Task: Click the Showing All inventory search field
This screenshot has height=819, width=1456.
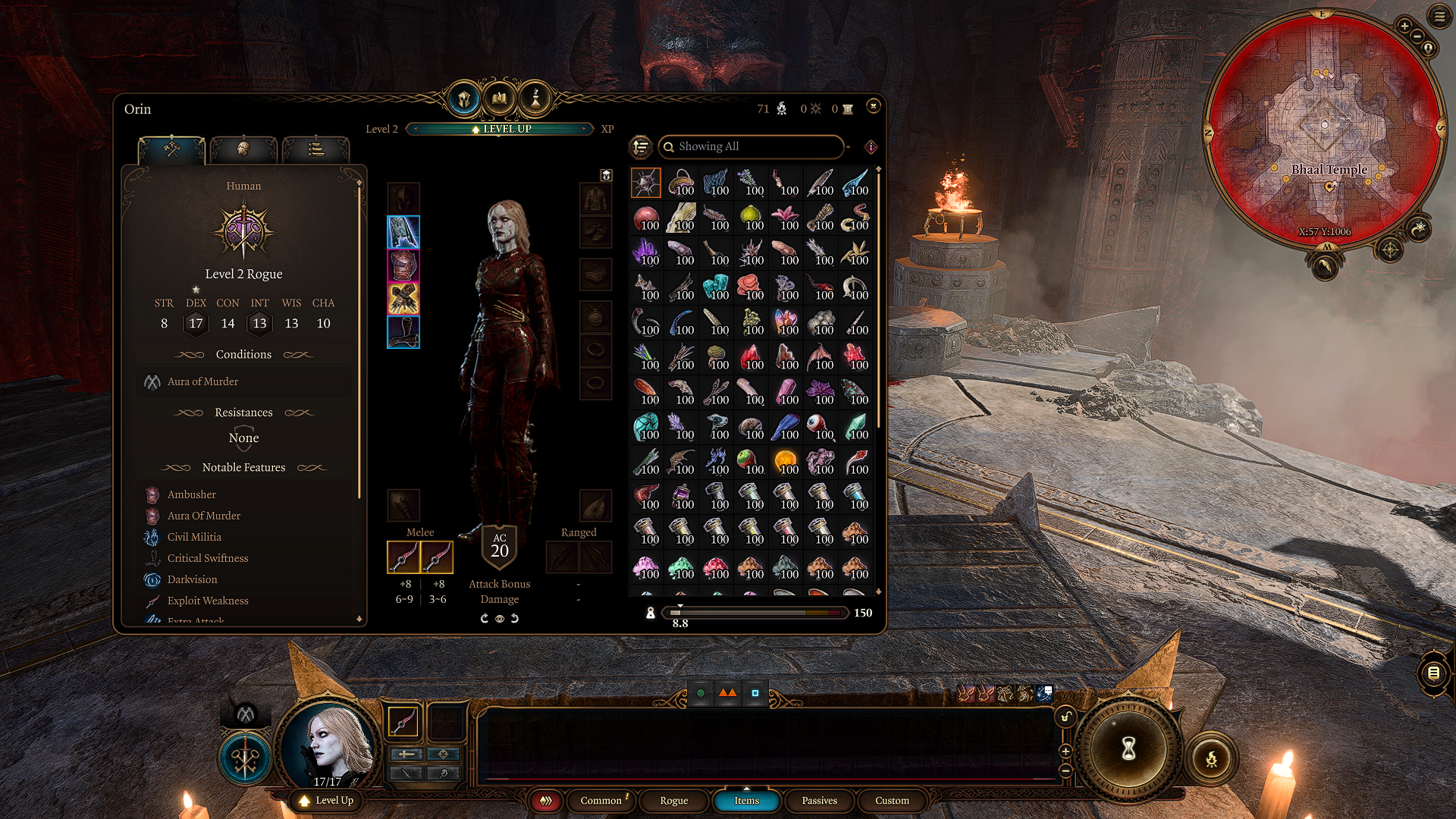Action: [751, 146]
